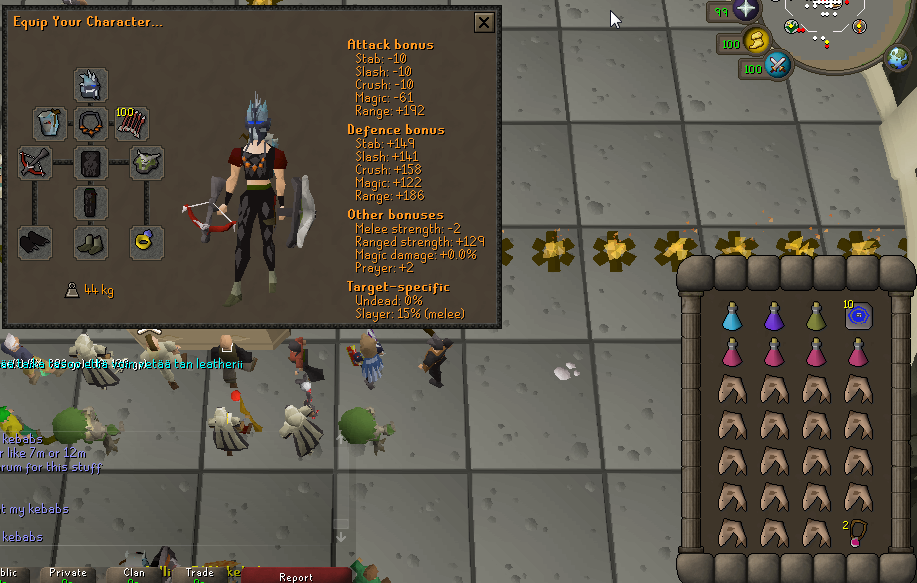Select the black gloves equipment slot
917x583 pixels.
tap(35, 241)
